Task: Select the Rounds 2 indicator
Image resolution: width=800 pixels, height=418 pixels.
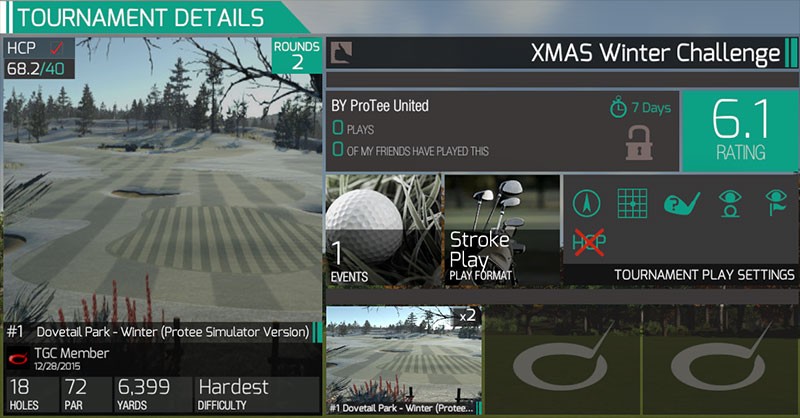Action: (x=297, y=56)
